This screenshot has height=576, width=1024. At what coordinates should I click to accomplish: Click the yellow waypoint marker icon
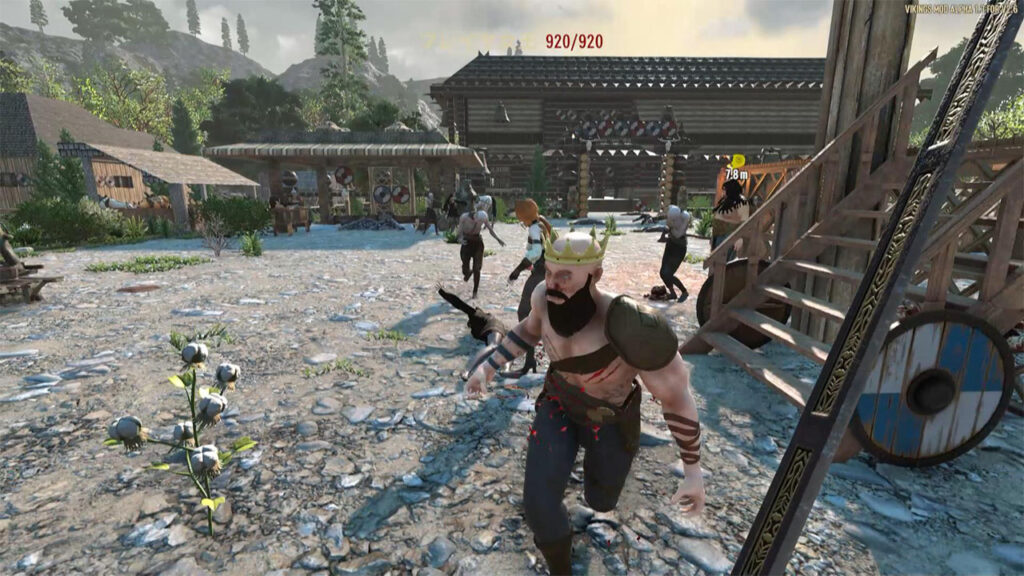pos(737,160)
